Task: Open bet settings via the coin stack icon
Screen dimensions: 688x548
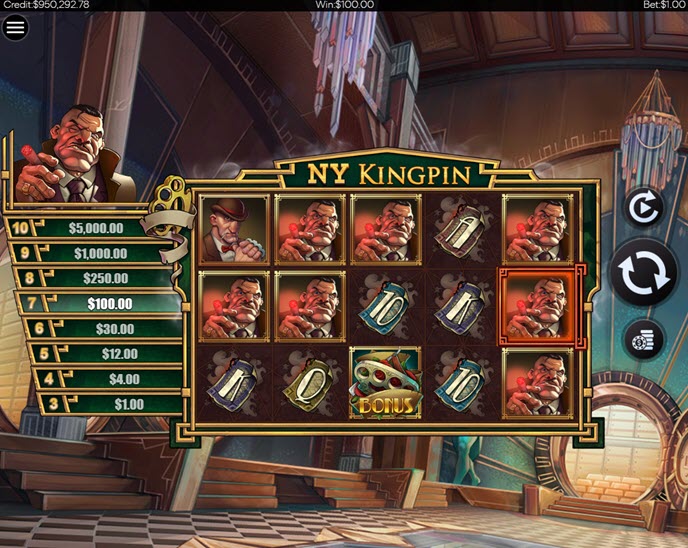Action: pos(643,340)
